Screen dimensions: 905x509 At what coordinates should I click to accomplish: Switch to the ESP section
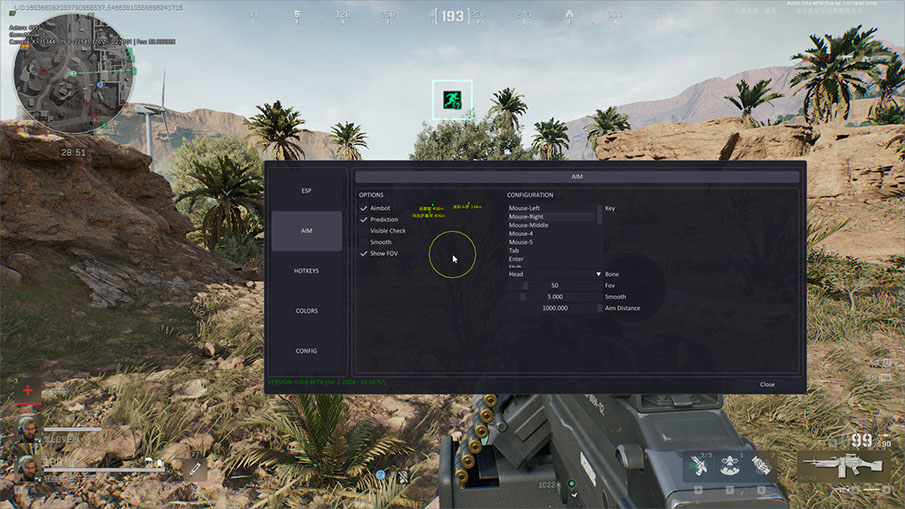(307, 190)
